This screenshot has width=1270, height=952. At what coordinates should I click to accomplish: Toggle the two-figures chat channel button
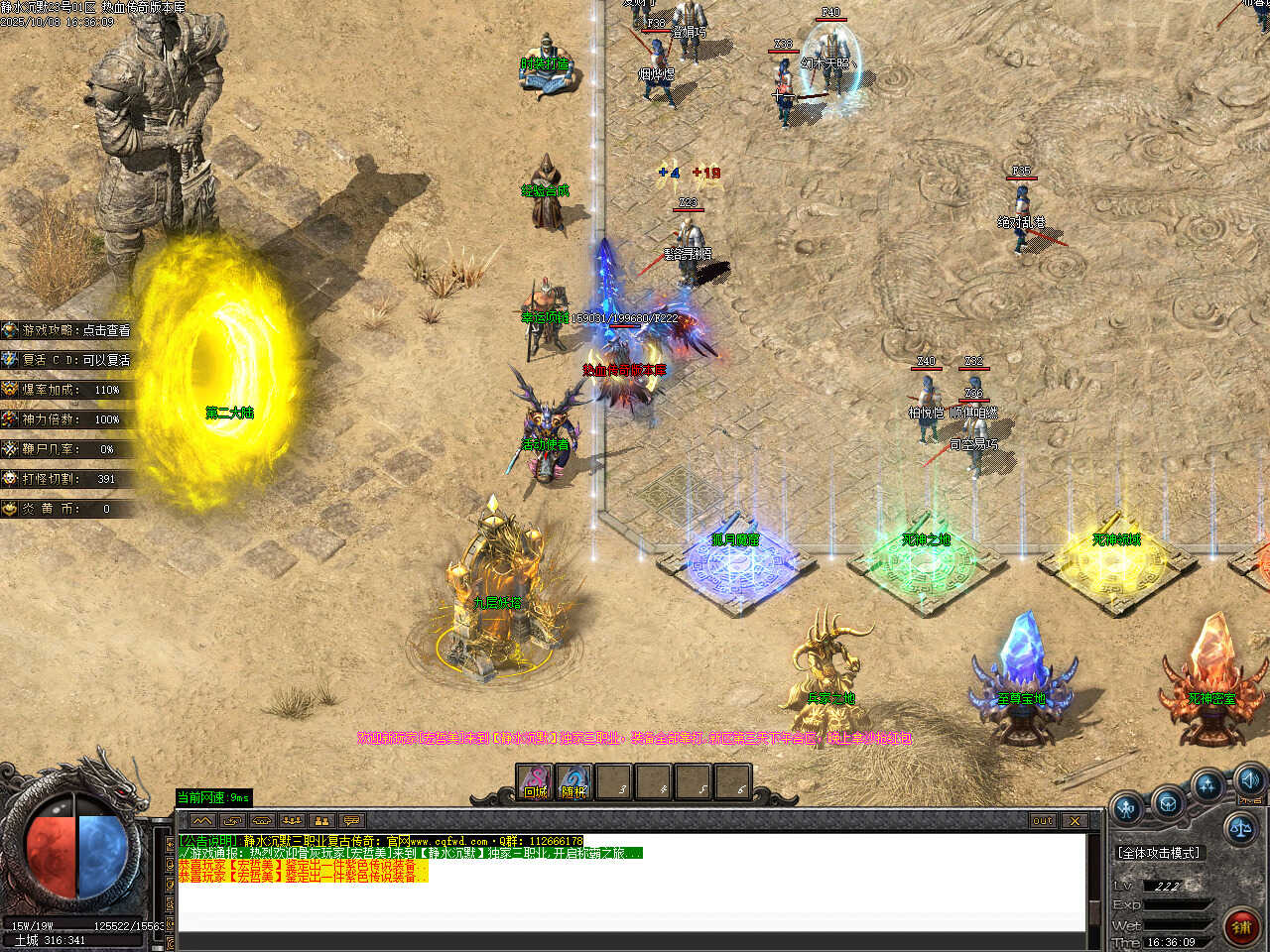[x=321, y=821]
